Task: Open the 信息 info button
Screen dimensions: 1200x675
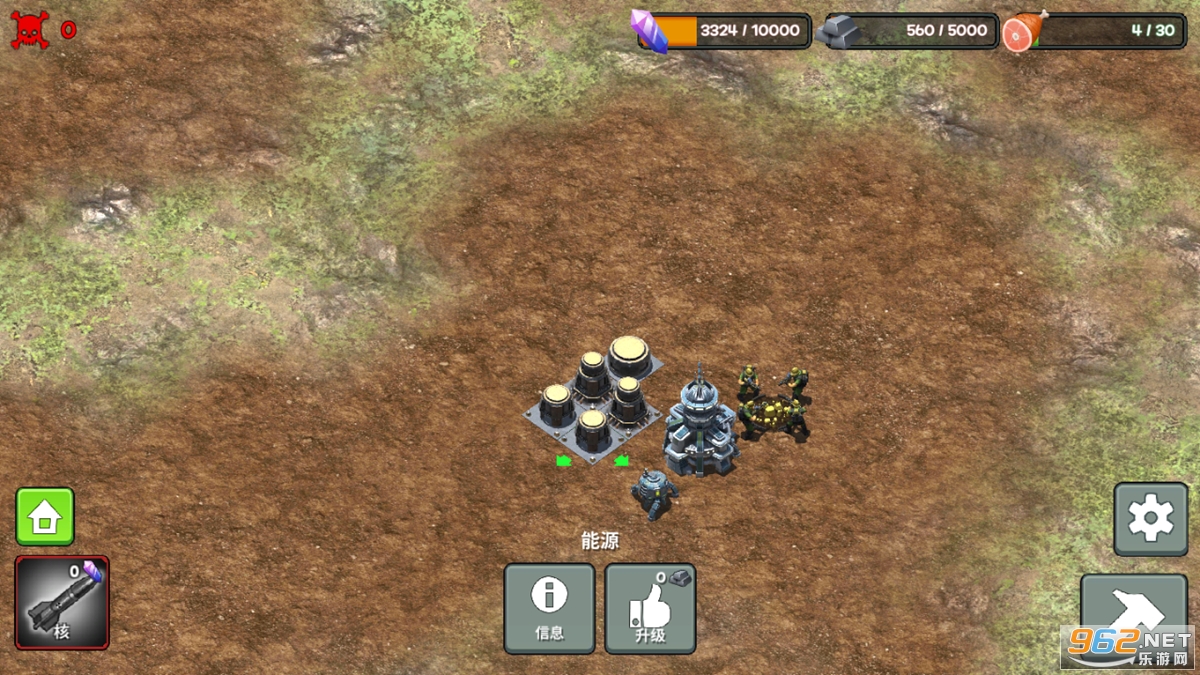Action: click(549, 608)
